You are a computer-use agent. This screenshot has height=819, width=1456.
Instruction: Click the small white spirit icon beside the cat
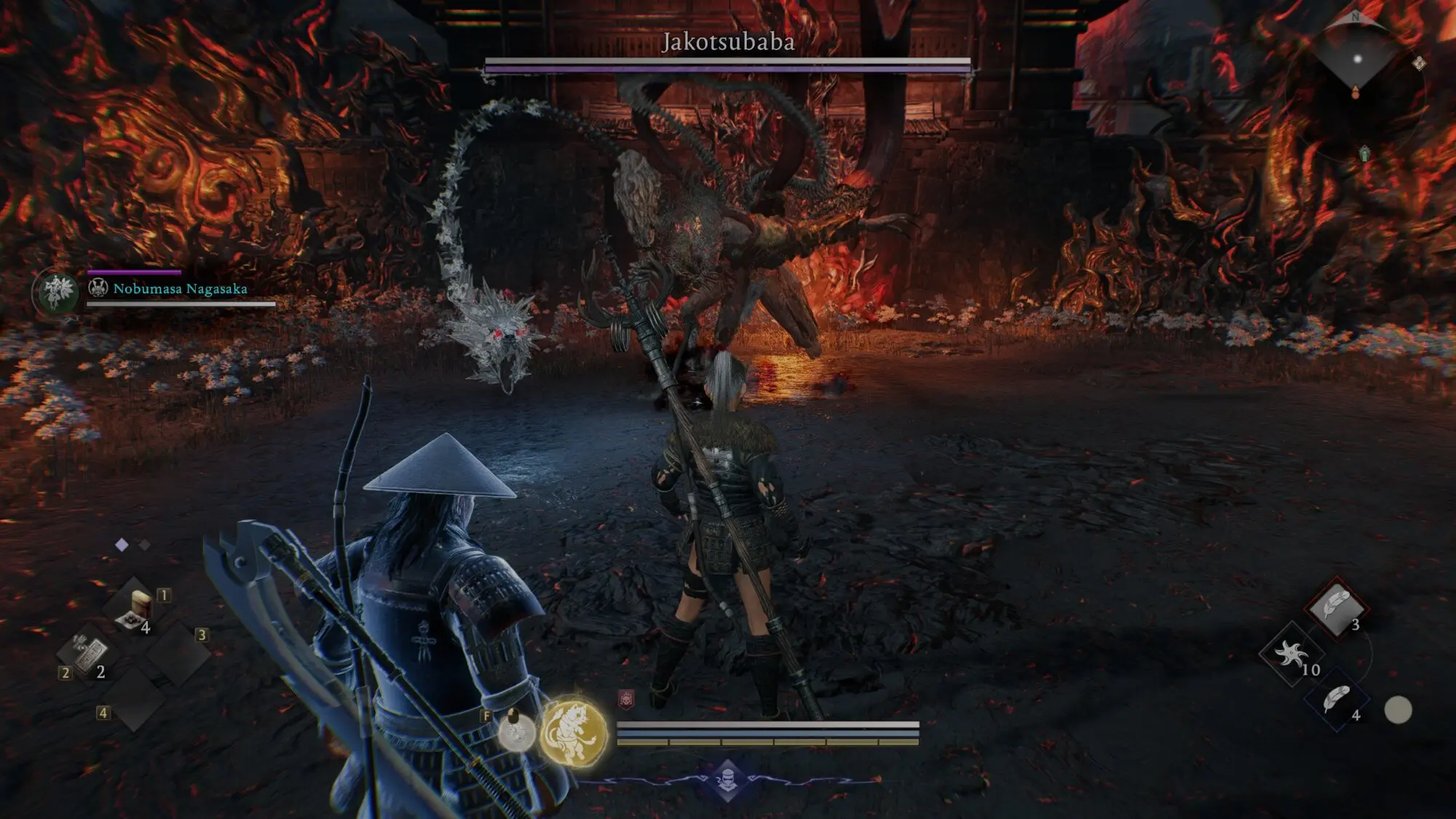(x=515, y=730)
